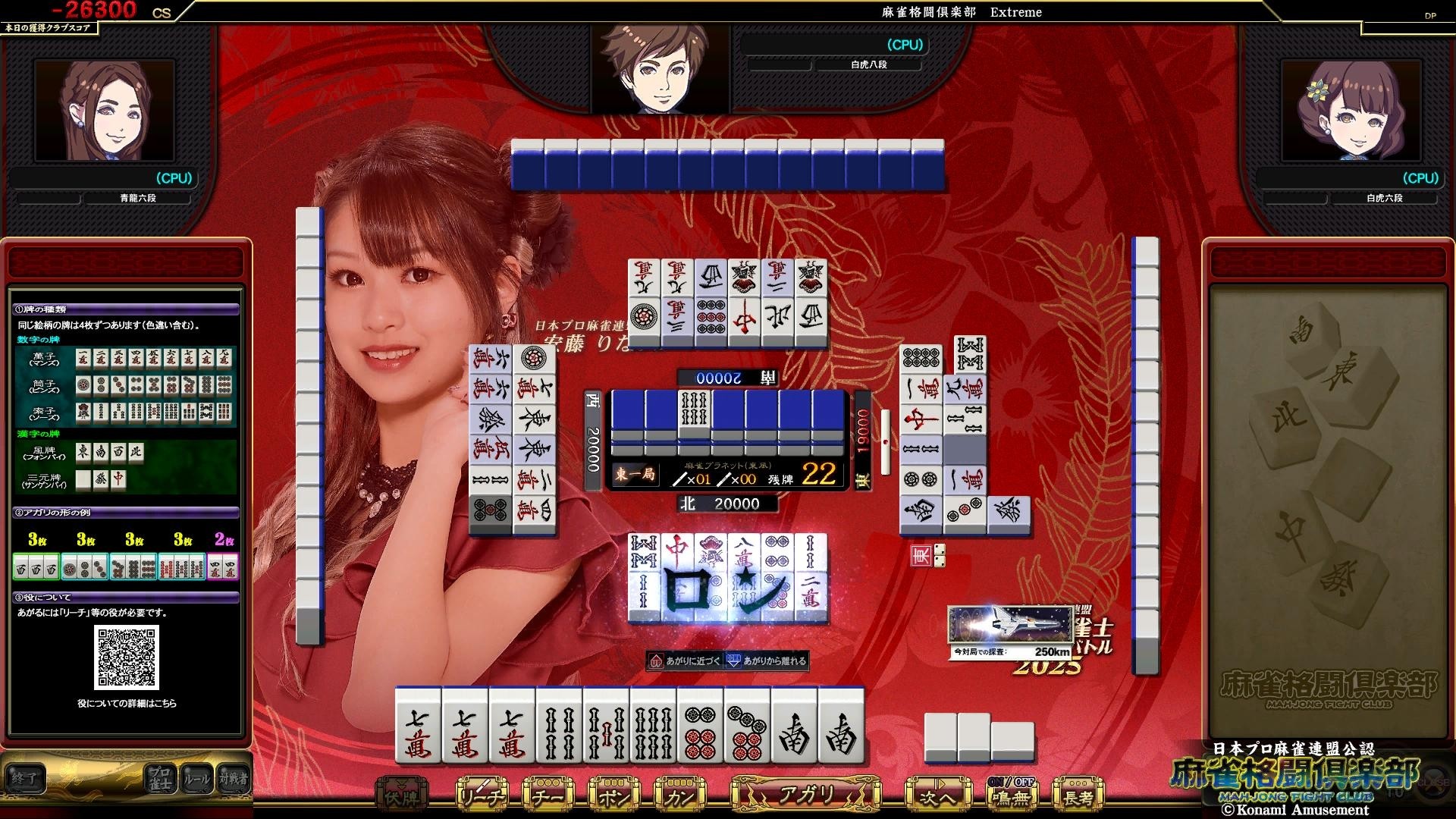
Task: Select the チー (chi) call button
Action: click(548, 796)
